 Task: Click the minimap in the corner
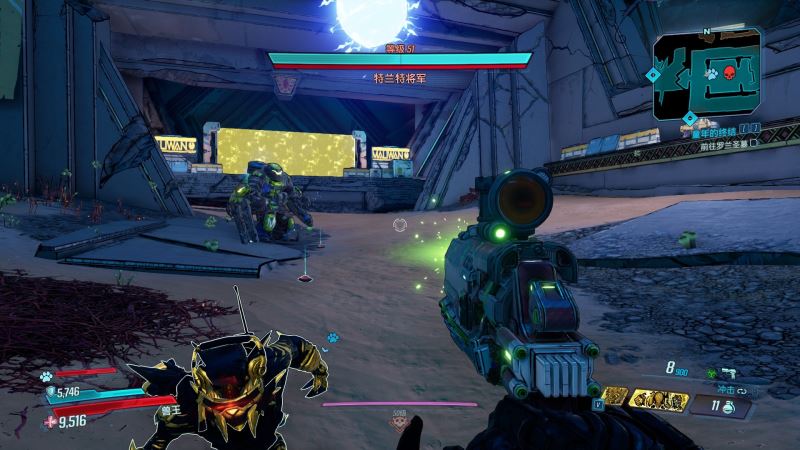(706, 73)
